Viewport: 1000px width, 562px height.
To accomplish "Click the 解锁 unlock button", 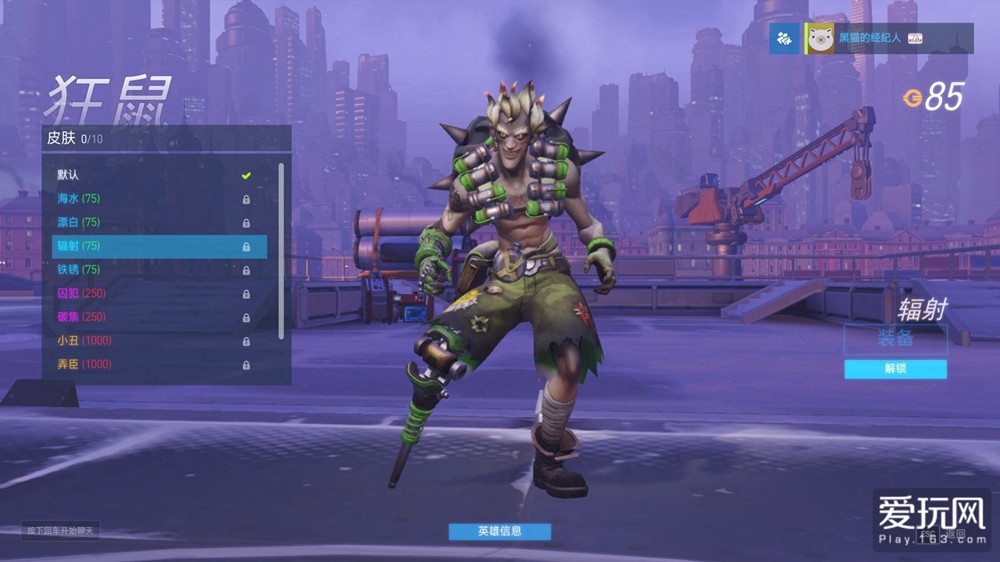I will point(895,369).
